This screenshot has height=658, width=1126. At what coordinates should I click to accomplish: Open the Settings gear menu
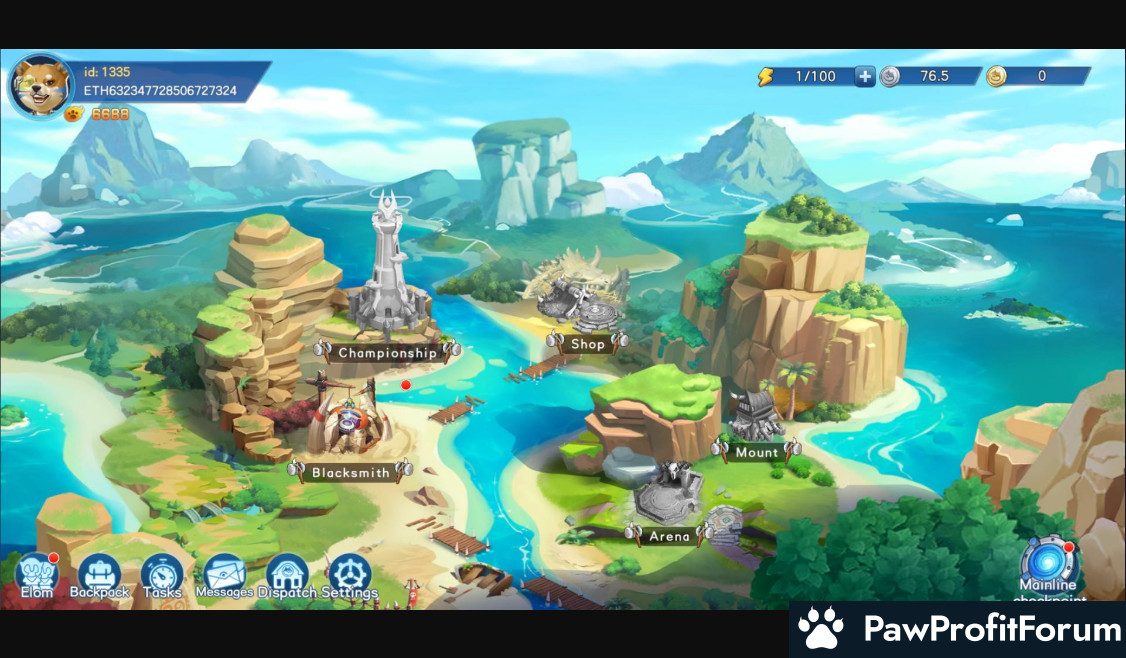pos(349,575)
